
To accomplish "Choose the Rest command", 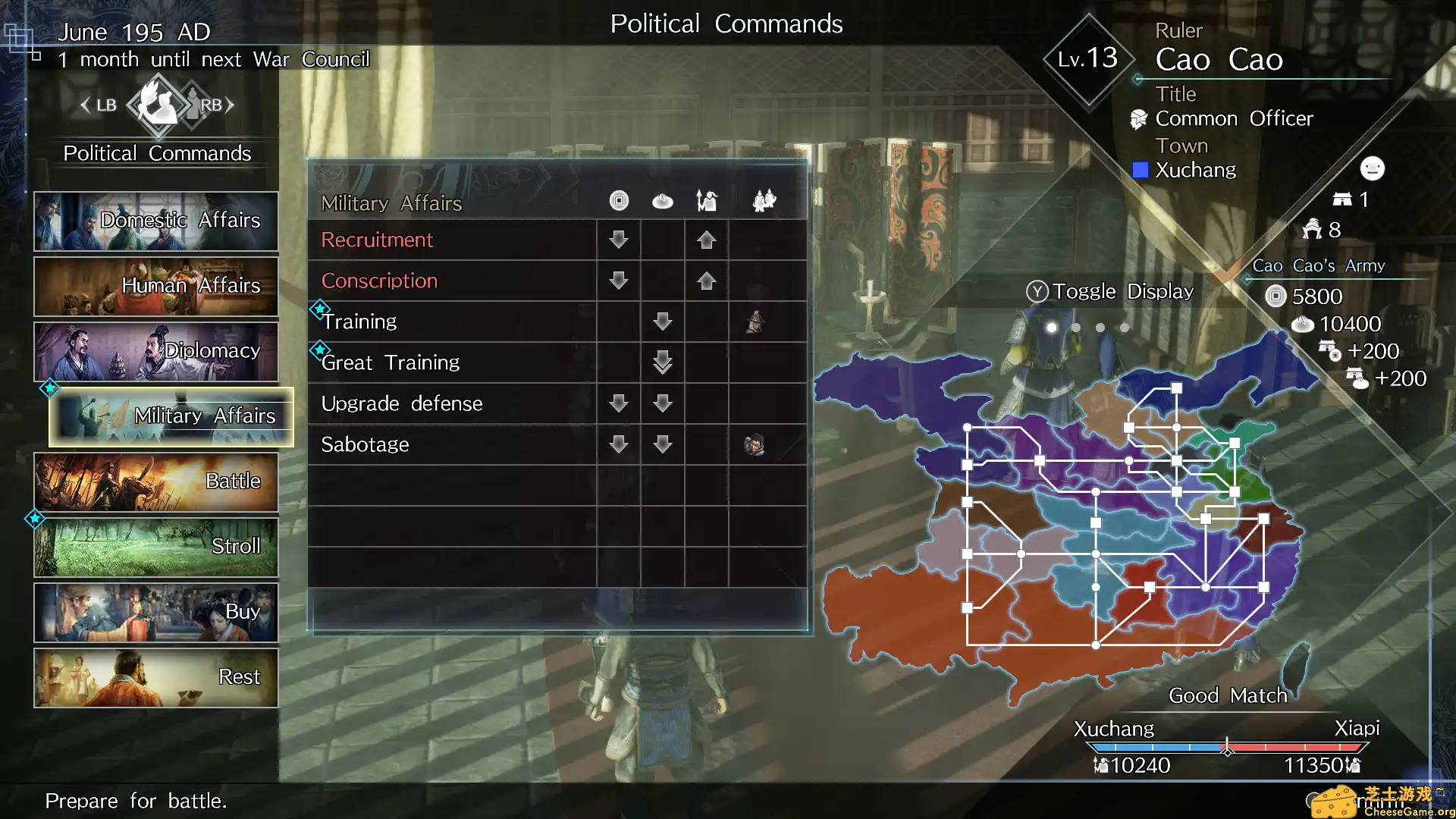I will coord(155,677).
